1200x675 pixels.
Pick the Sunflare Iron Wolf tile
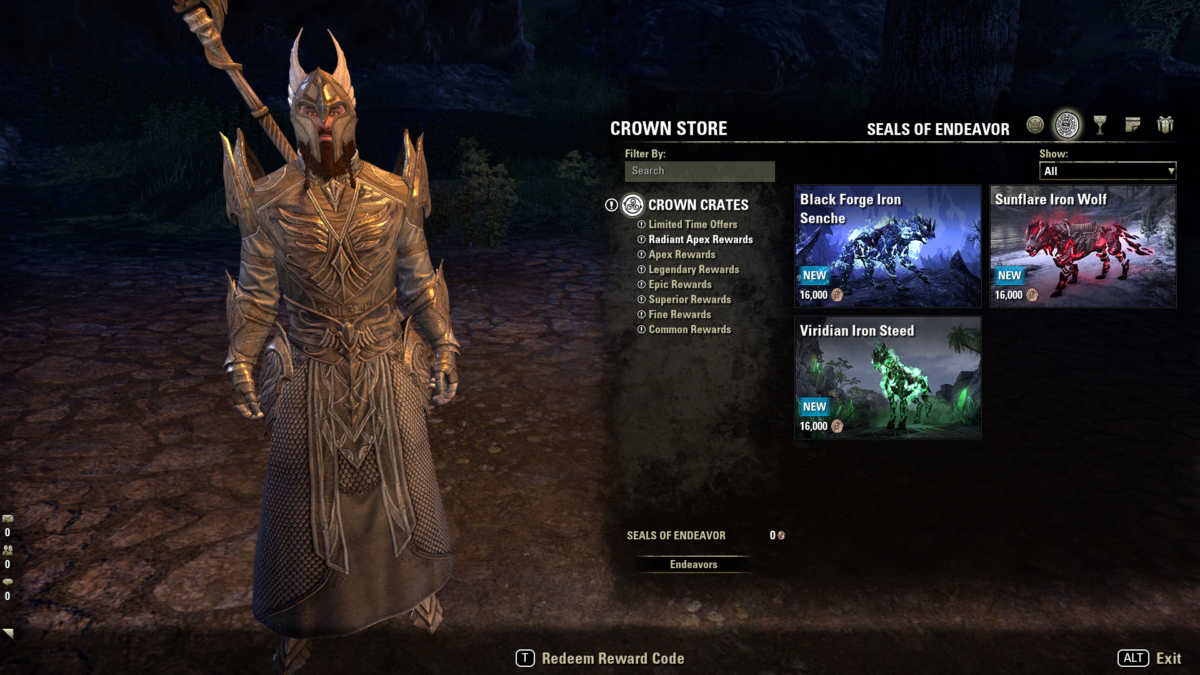pos(1083,246)
